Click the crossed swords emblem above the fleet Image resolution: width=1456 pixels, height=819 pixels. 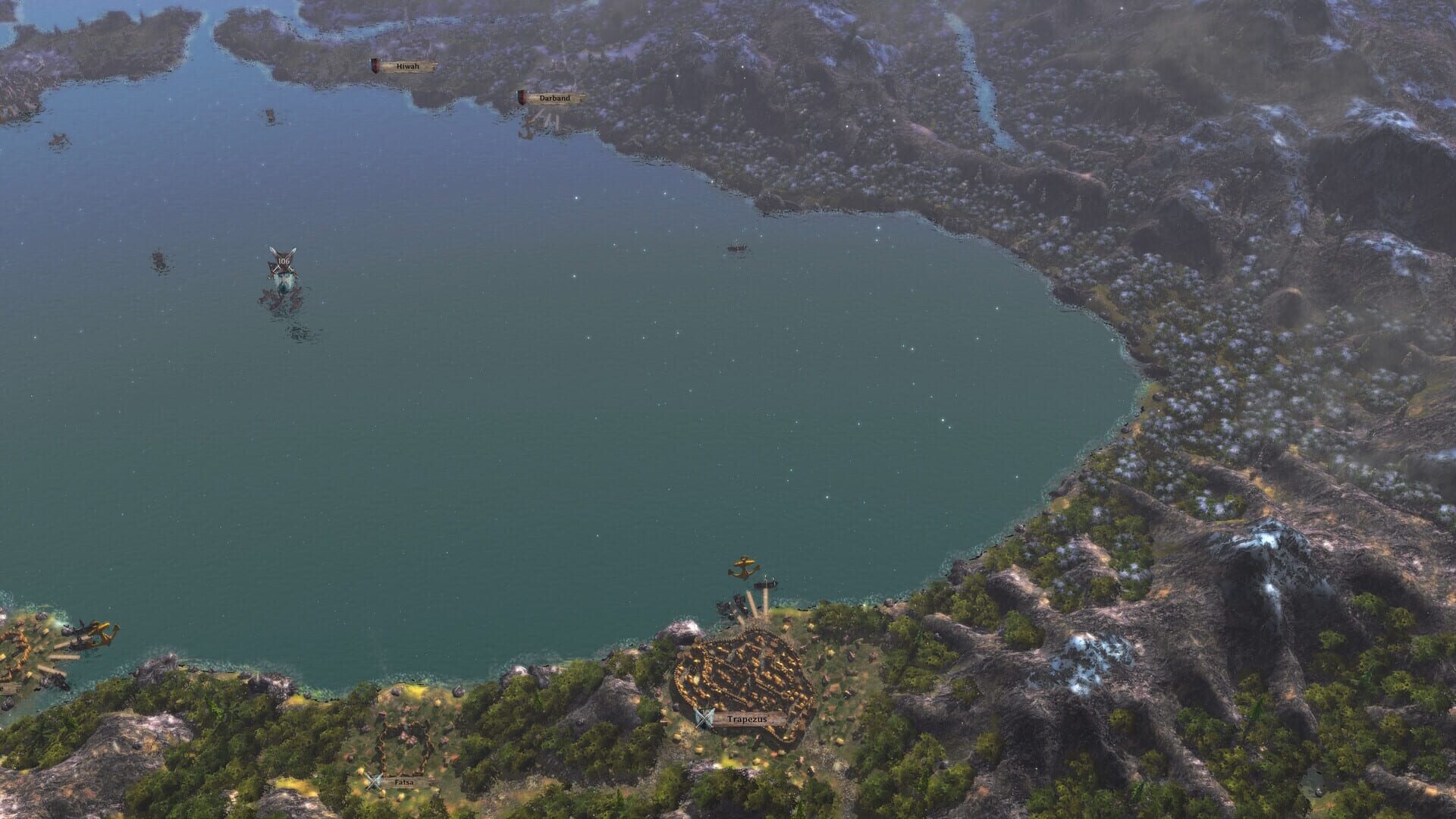[283, 256]
